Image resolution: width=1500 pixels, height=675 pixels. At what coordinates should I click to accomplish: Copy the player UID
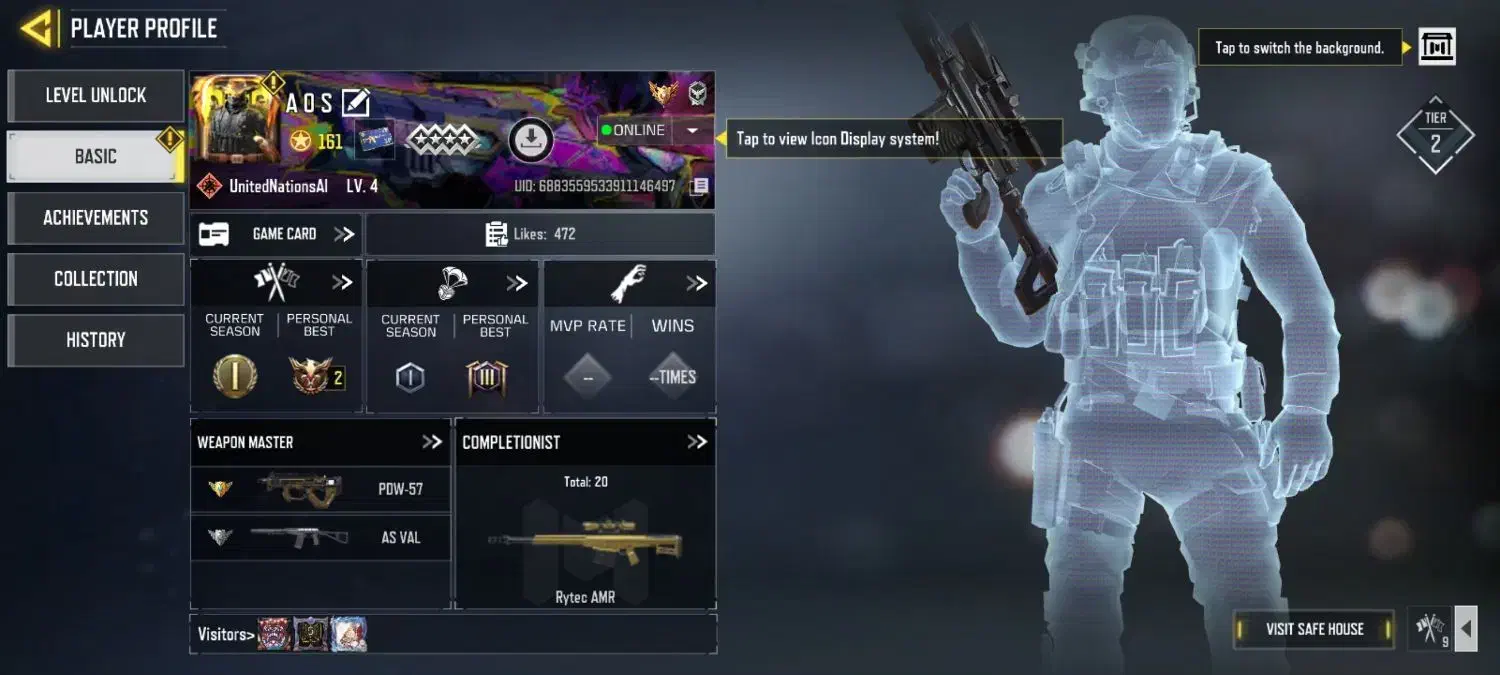click(x=700, y=186)
